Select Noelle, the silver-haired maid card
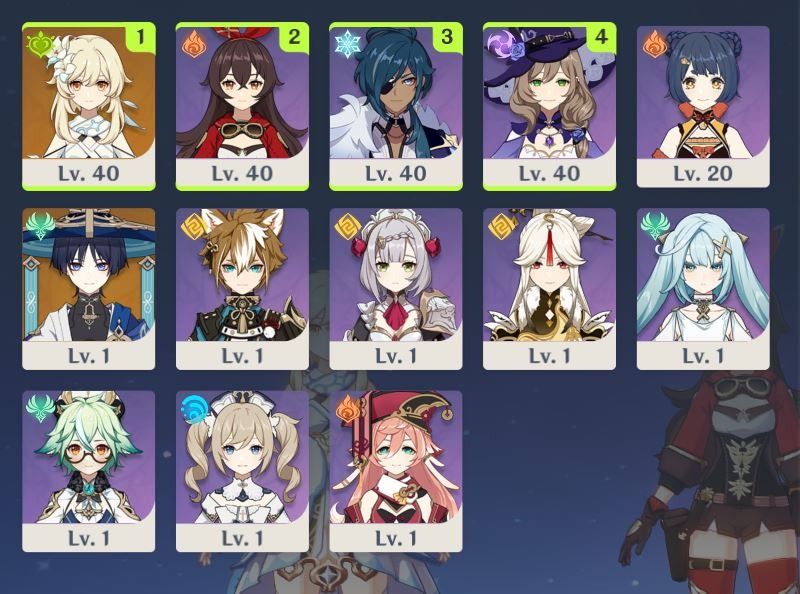The width and height of the screenshot is (800, 594). [x=396, y=288]
